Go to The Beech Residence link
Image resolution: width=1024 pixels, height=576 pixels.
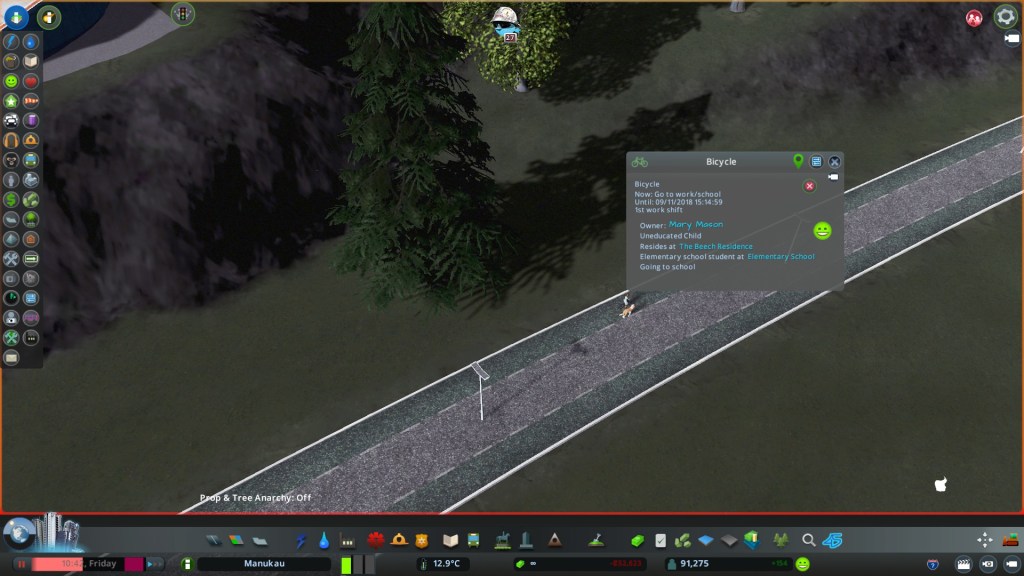click(716, 246)
